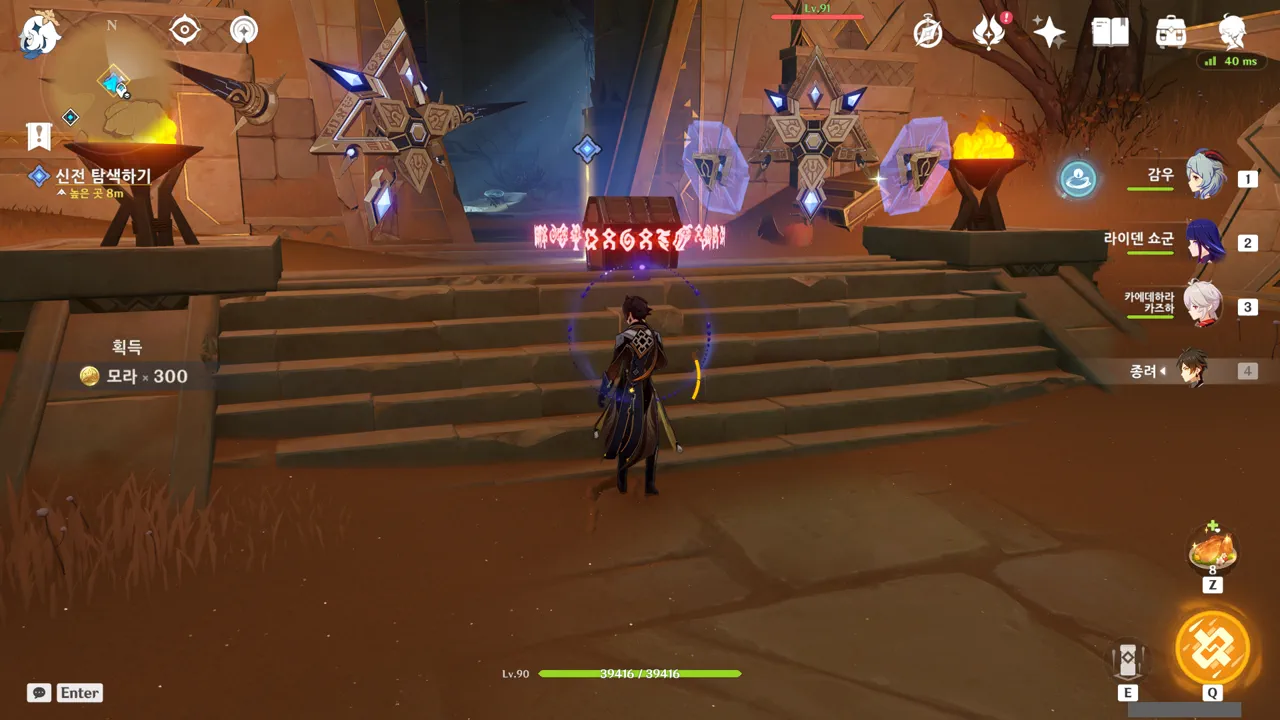The height and width of the screenshot is (720, 1280).
Task: Open the Paimon menu icon
Action: pyautogui.click(x=40, y=34)
